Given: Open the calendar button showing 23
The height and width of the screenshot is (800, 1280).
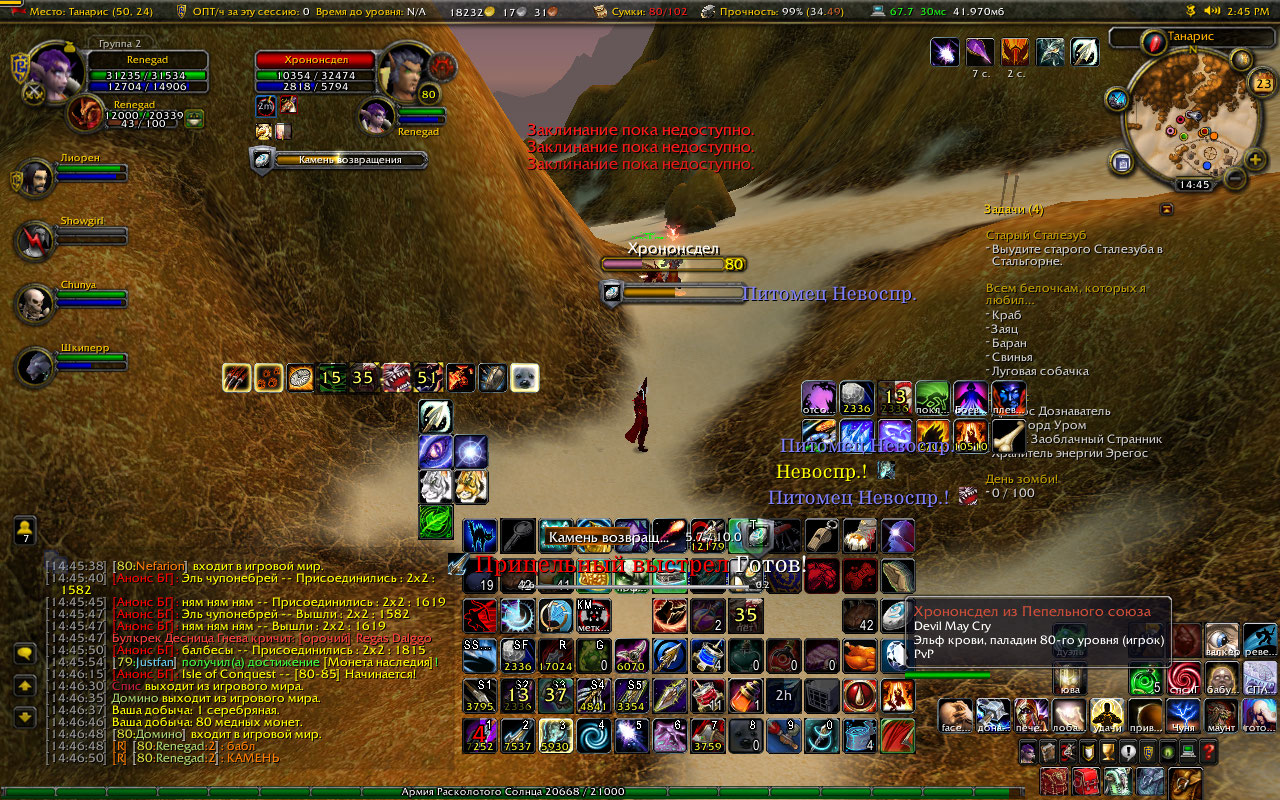Looking at the screenshot, I should click(1263, 84).
